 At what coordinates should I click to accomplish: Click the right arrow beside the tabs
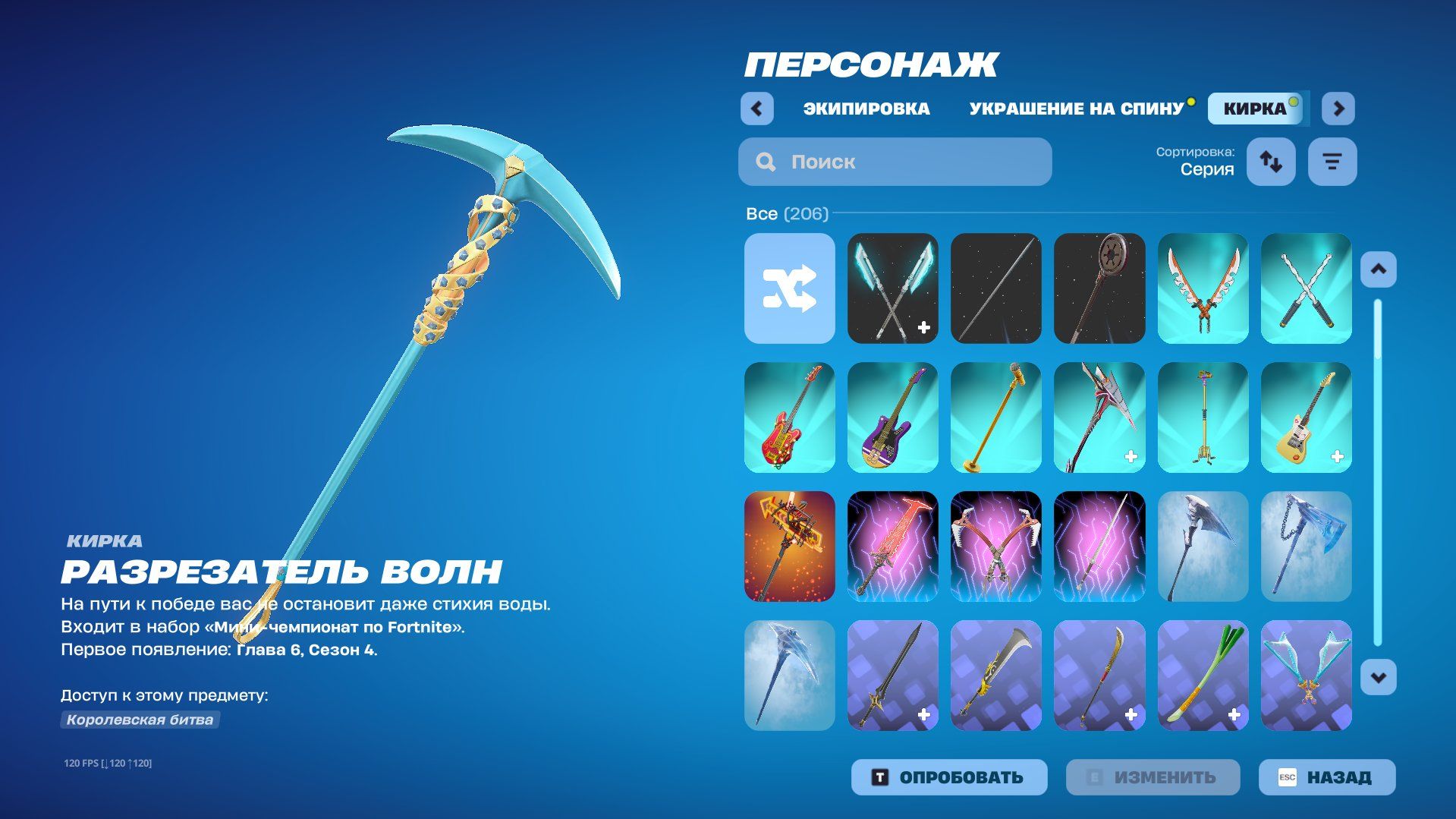point(1338,109)
